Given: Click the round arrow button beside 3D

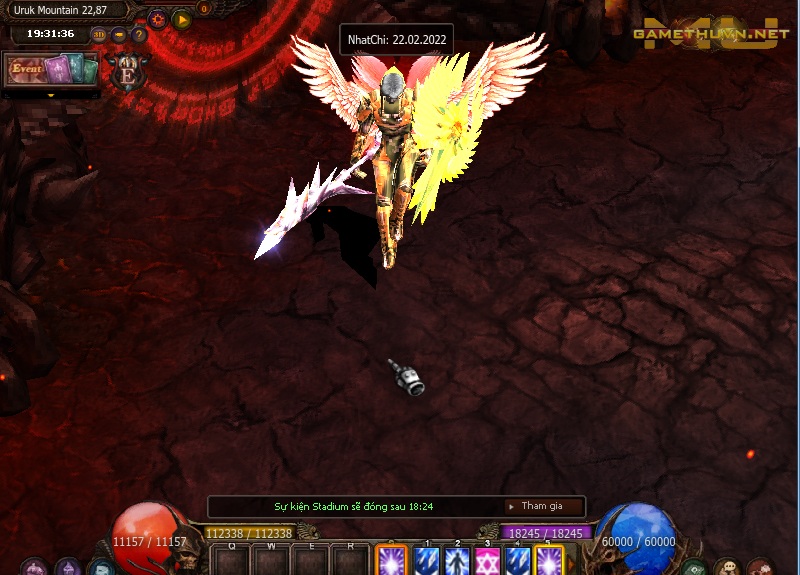Looking at the screenshot, I should pyautogui.click(x=119, y=34).
